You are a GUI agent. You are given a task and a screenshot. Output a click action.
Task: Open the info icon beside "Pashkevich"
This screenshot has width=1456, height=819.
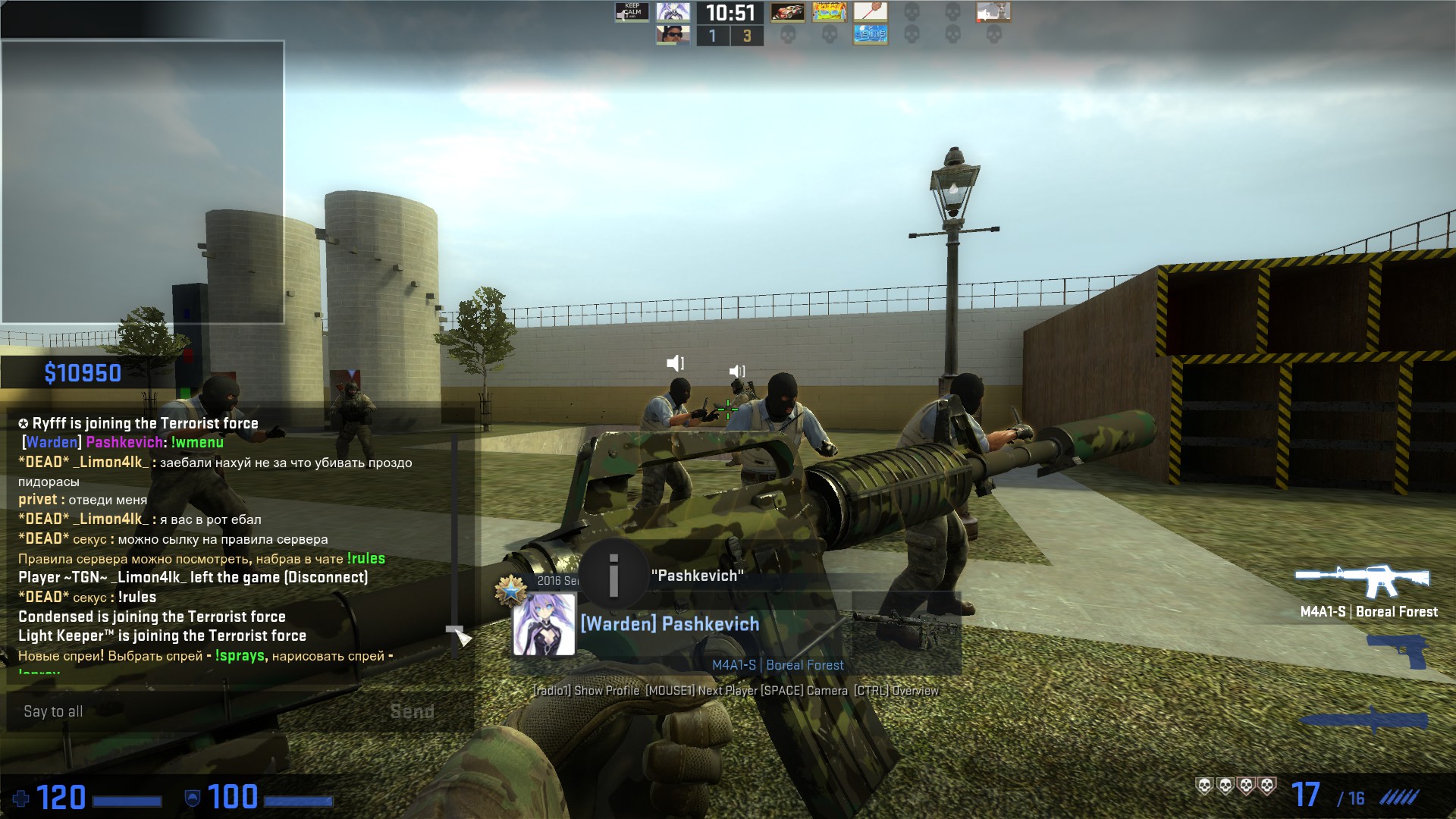coord(613,576)
